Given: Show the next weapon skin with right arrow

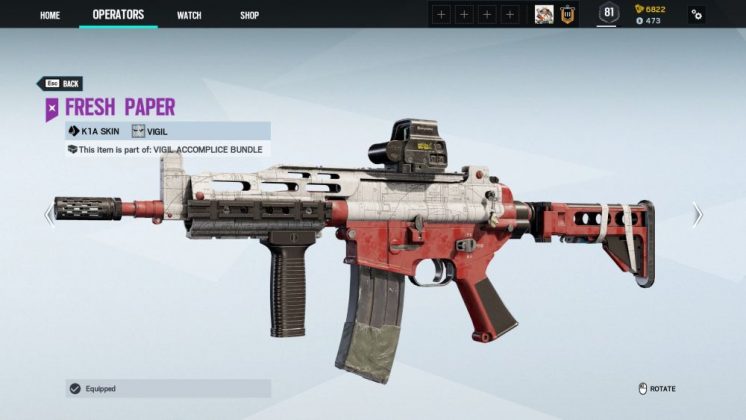Looking at the screenshot, I should [697, 215].
